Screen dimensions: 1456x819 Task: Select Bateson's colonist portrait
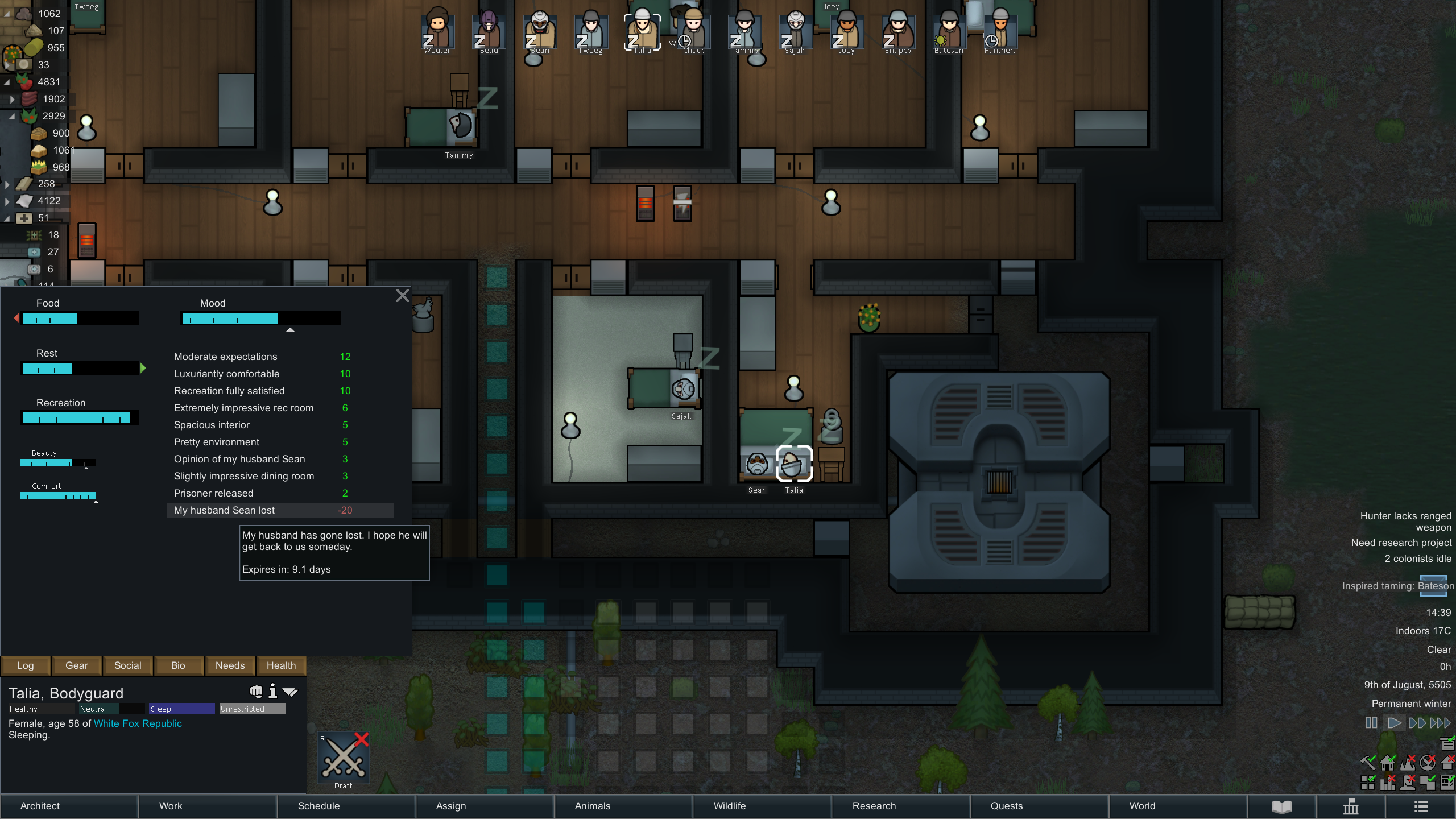tap(949, 32)
